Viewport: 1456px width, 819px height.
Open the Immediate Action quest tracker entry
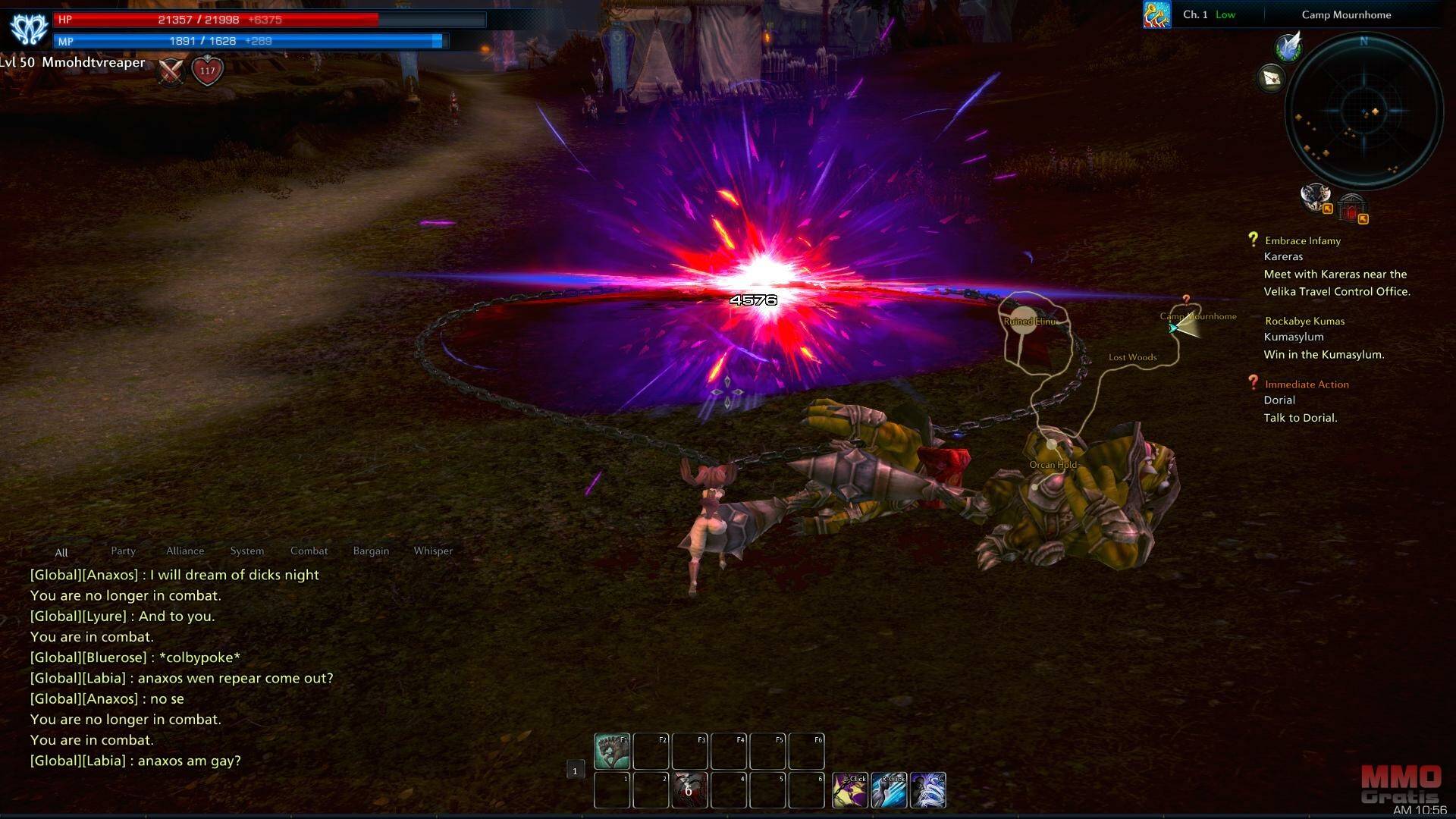[1306, 384]
